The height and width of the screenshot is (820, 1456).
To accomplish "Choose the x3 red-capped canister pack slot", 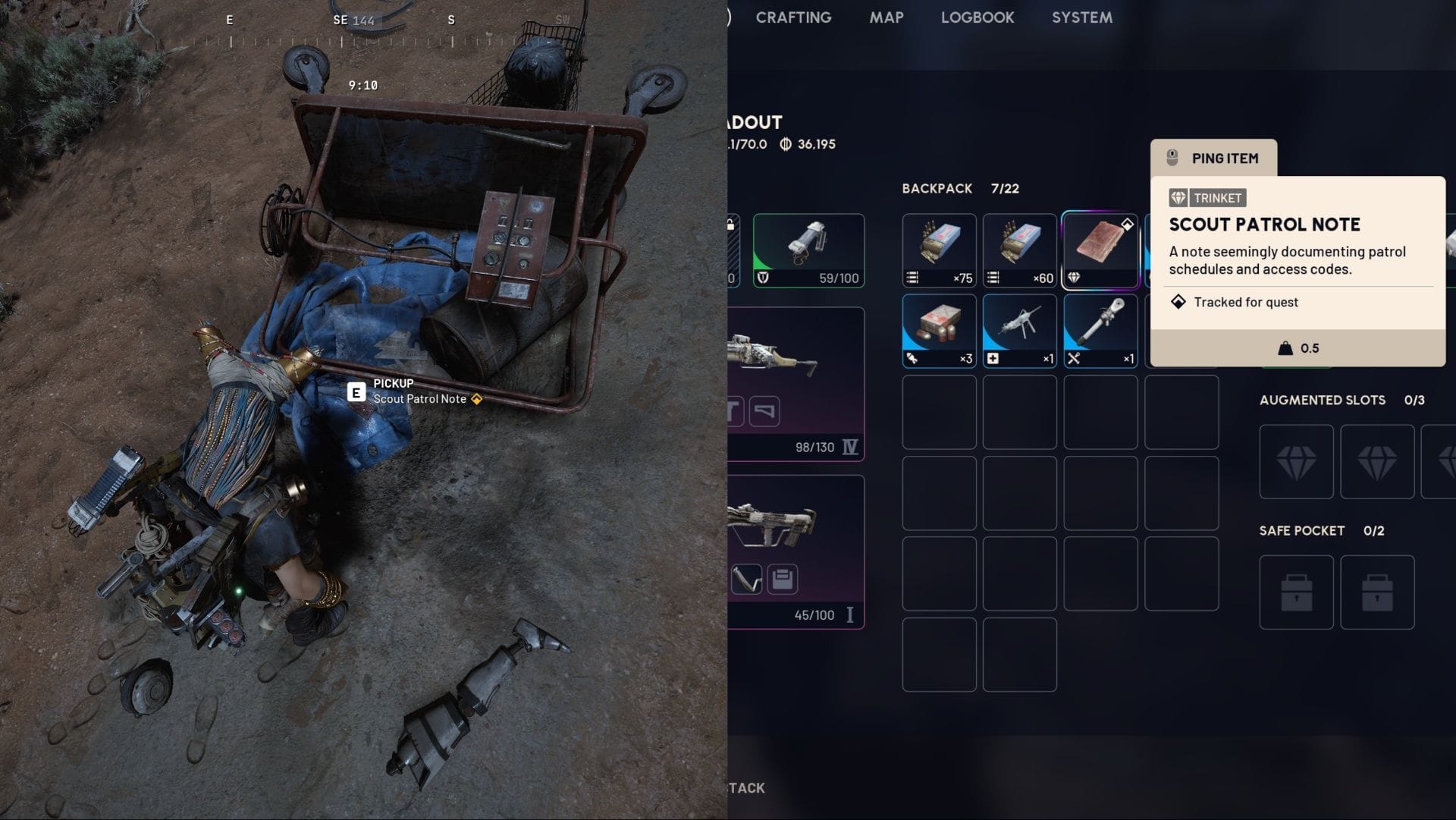I will (x=939, y=331).
